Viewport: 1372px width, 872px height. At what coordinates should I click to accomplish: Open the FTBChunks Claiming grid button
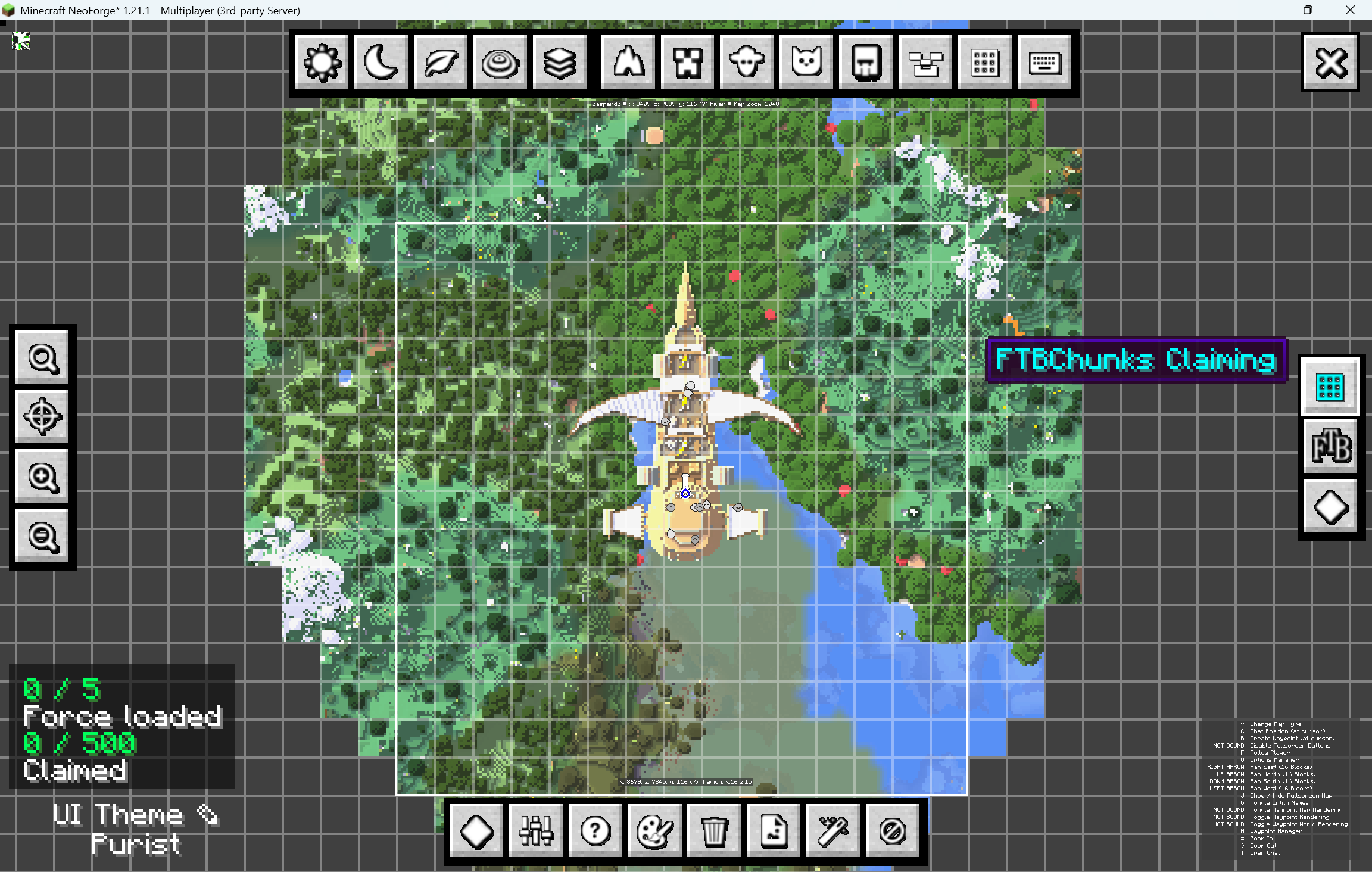pyautogui.click(x=1330, y=387)
